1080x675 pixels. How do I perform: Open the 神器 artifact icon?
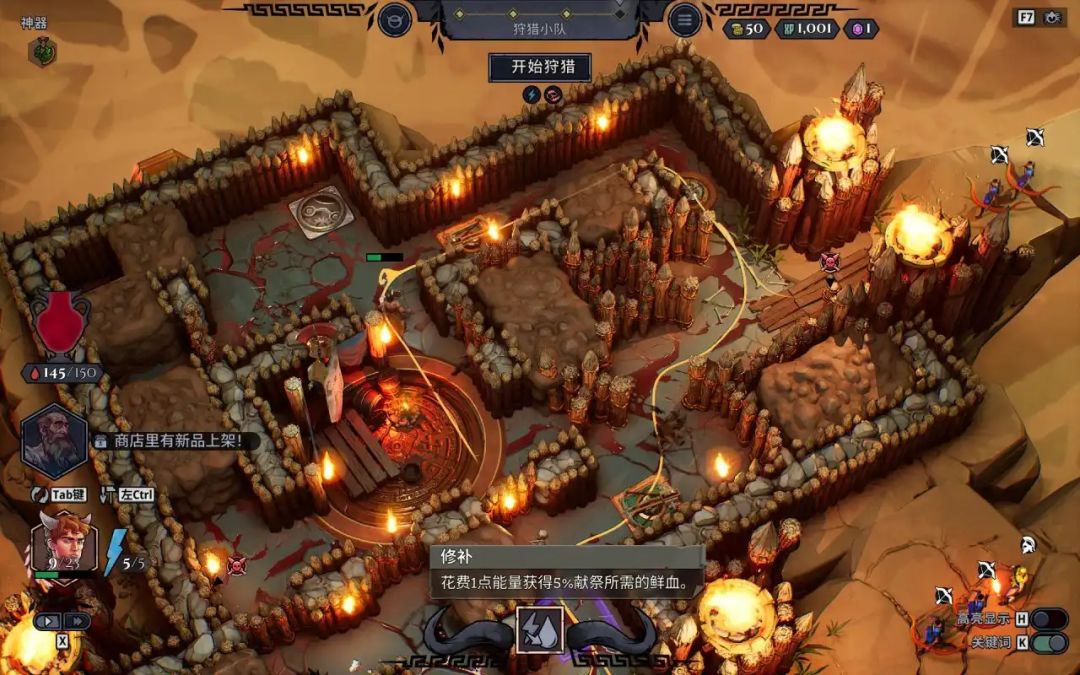(x=42, y=51)
